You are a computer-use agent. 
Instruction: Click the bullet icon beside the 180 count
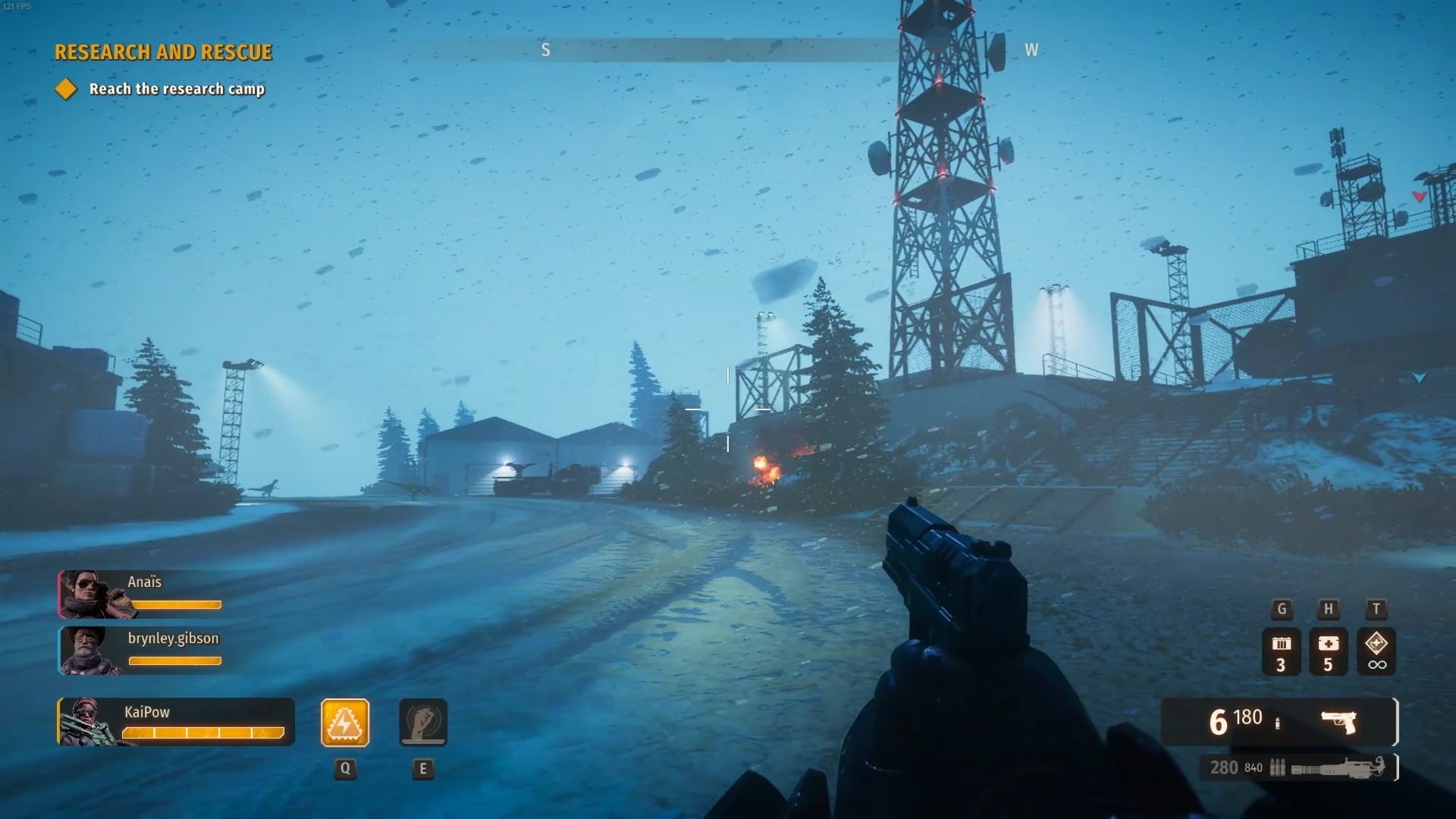[x=1279, y=722]
